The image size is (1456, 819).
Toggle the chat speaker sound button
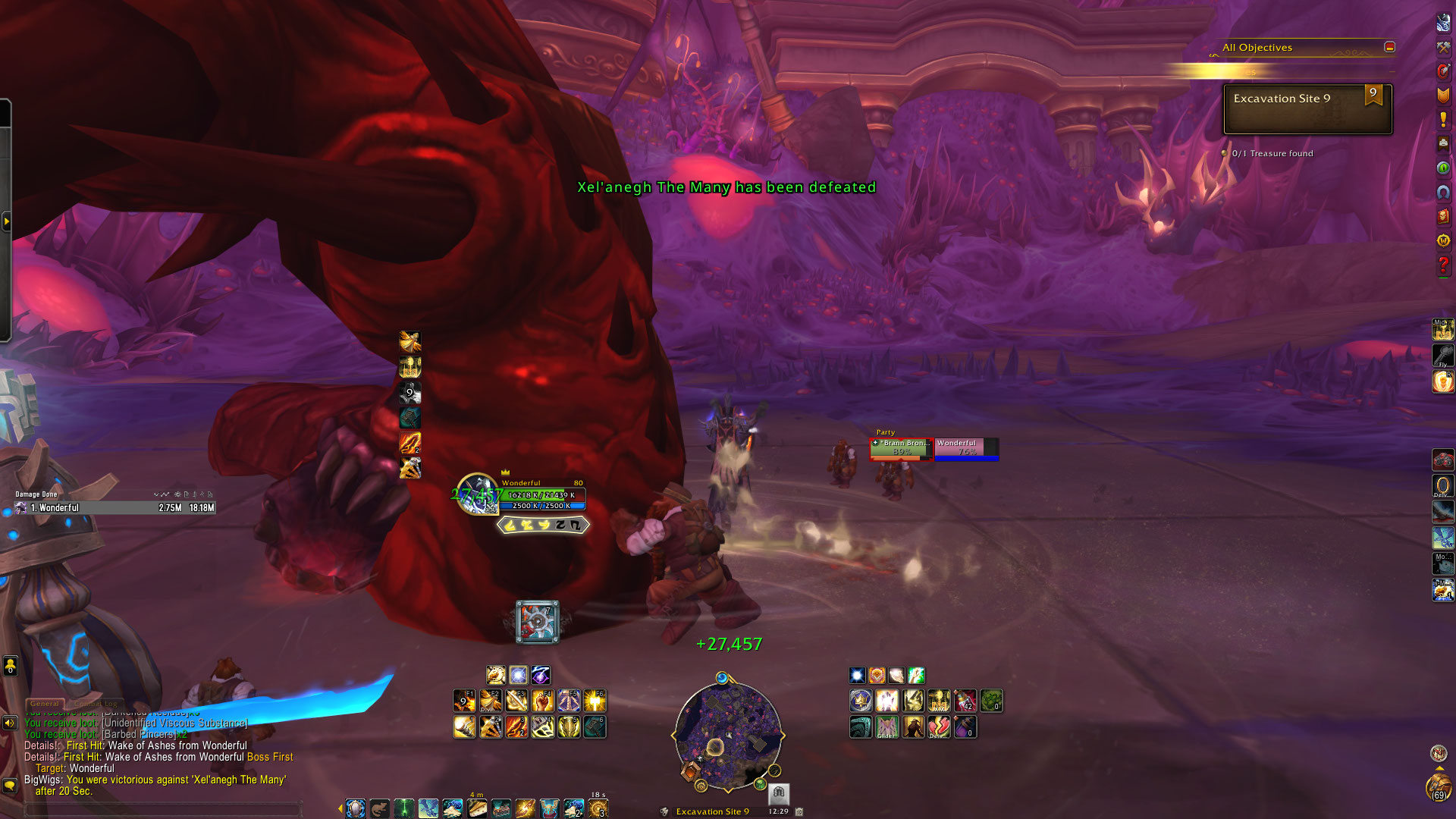10,723
